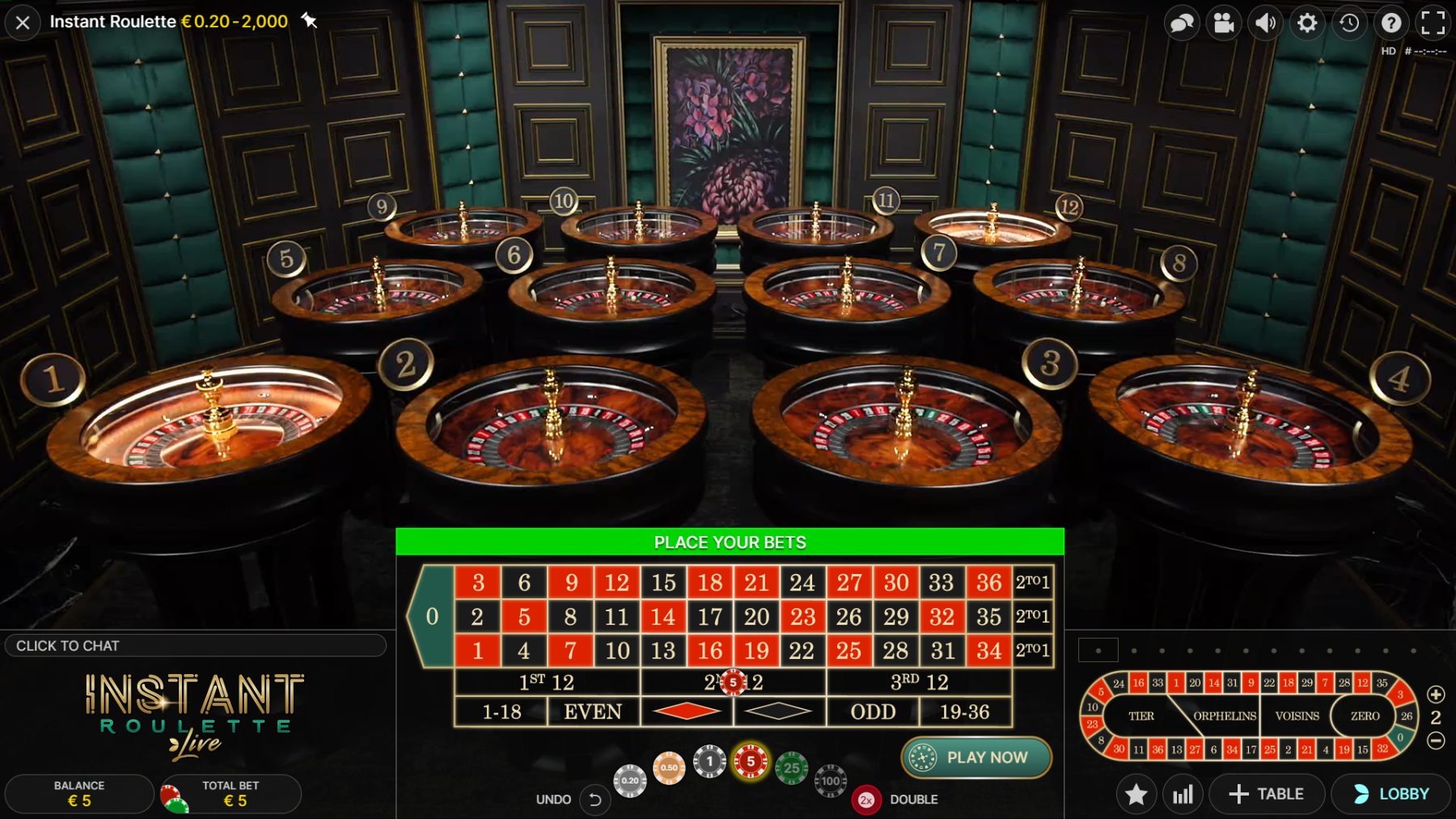Open the chat bubbles icon

pyautogui.click(x=1182, y=23)
